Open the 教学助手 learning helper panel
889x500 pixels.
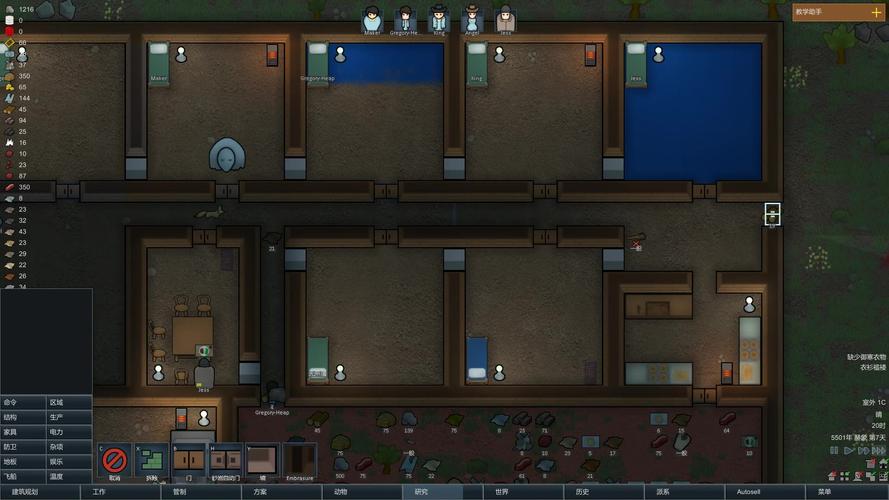838,12
